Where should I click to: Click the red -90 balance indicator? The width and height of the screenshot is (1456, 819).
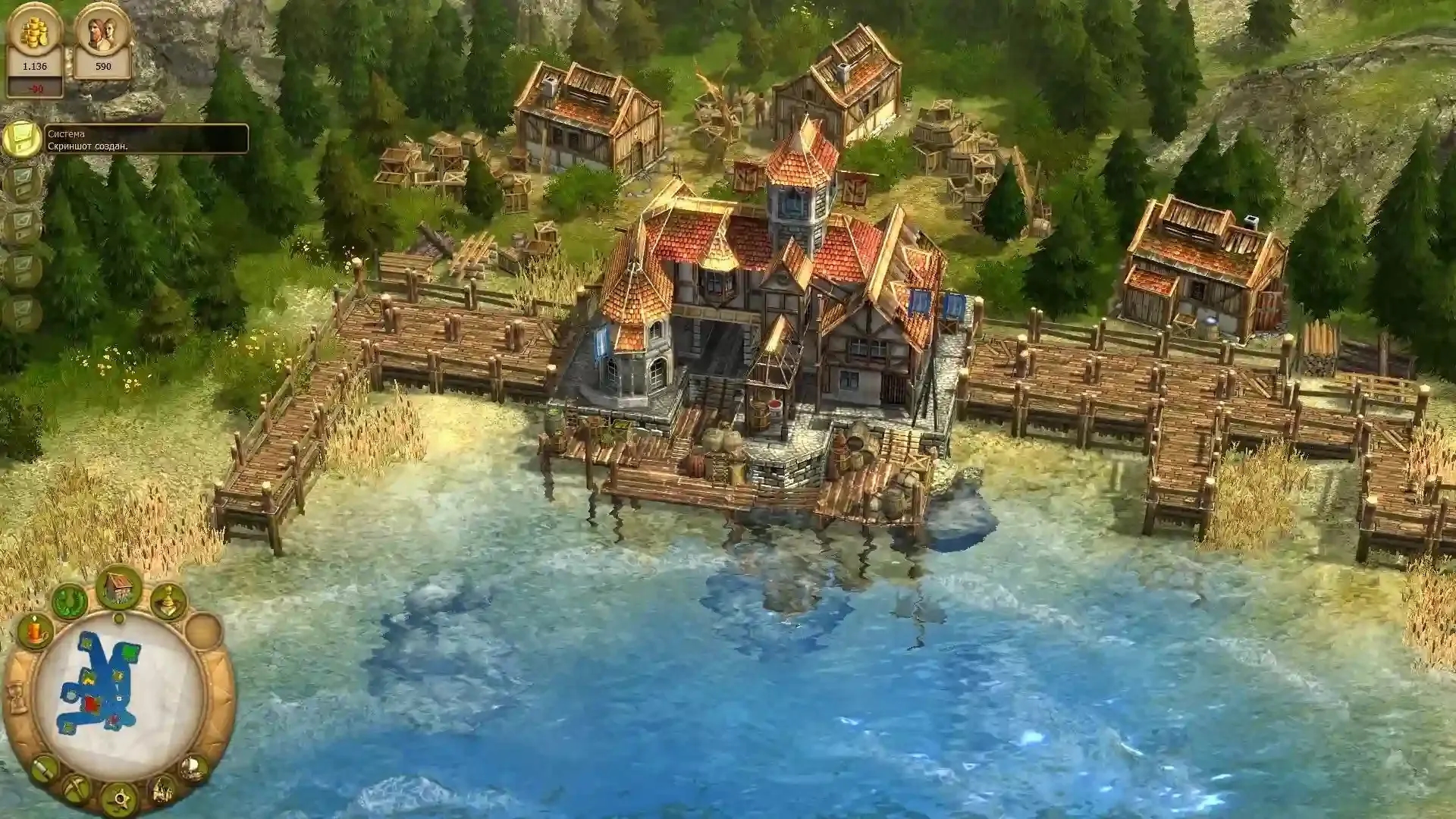click(35, 89)
